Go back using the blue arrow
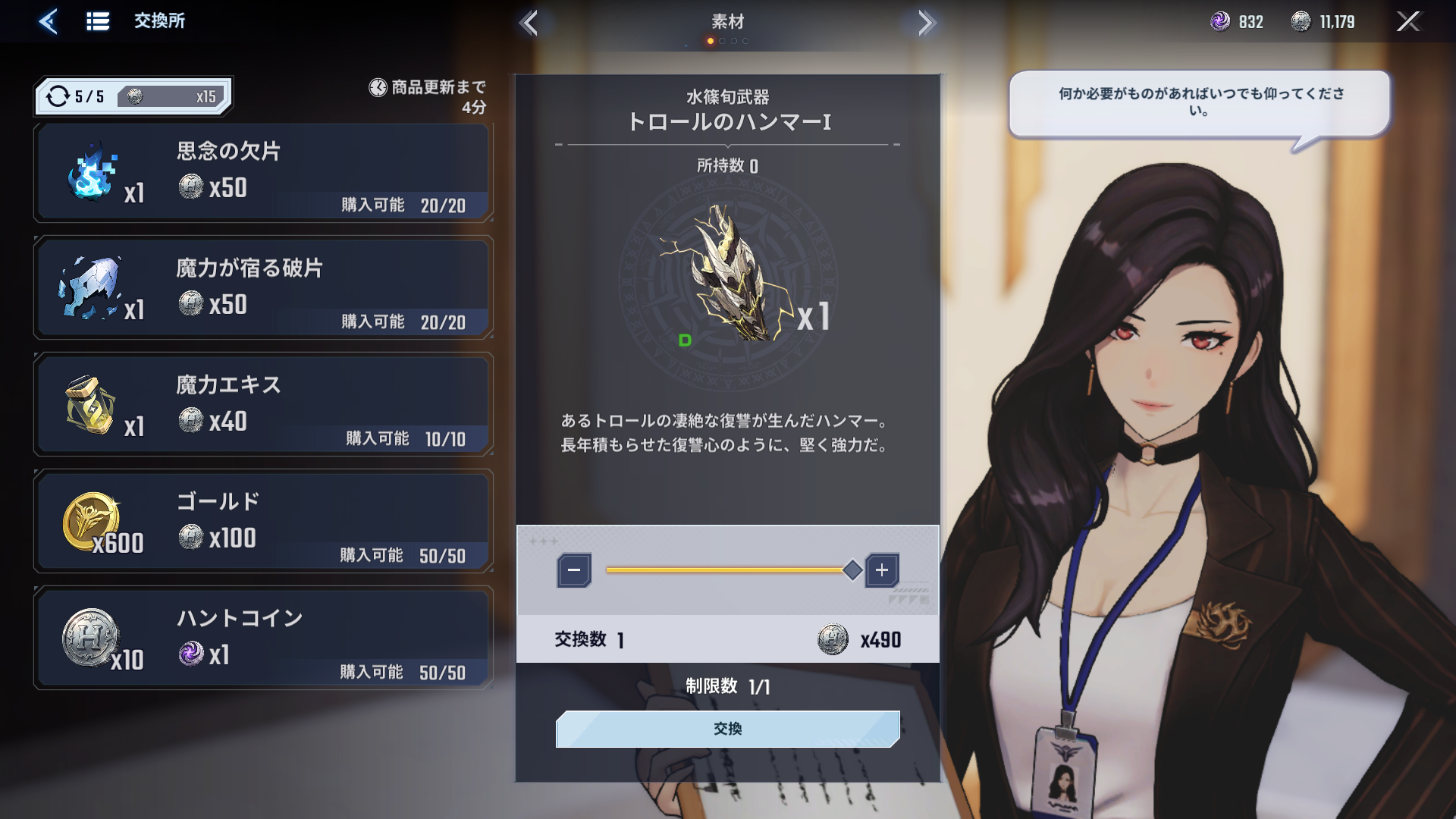 click(48, 21)
